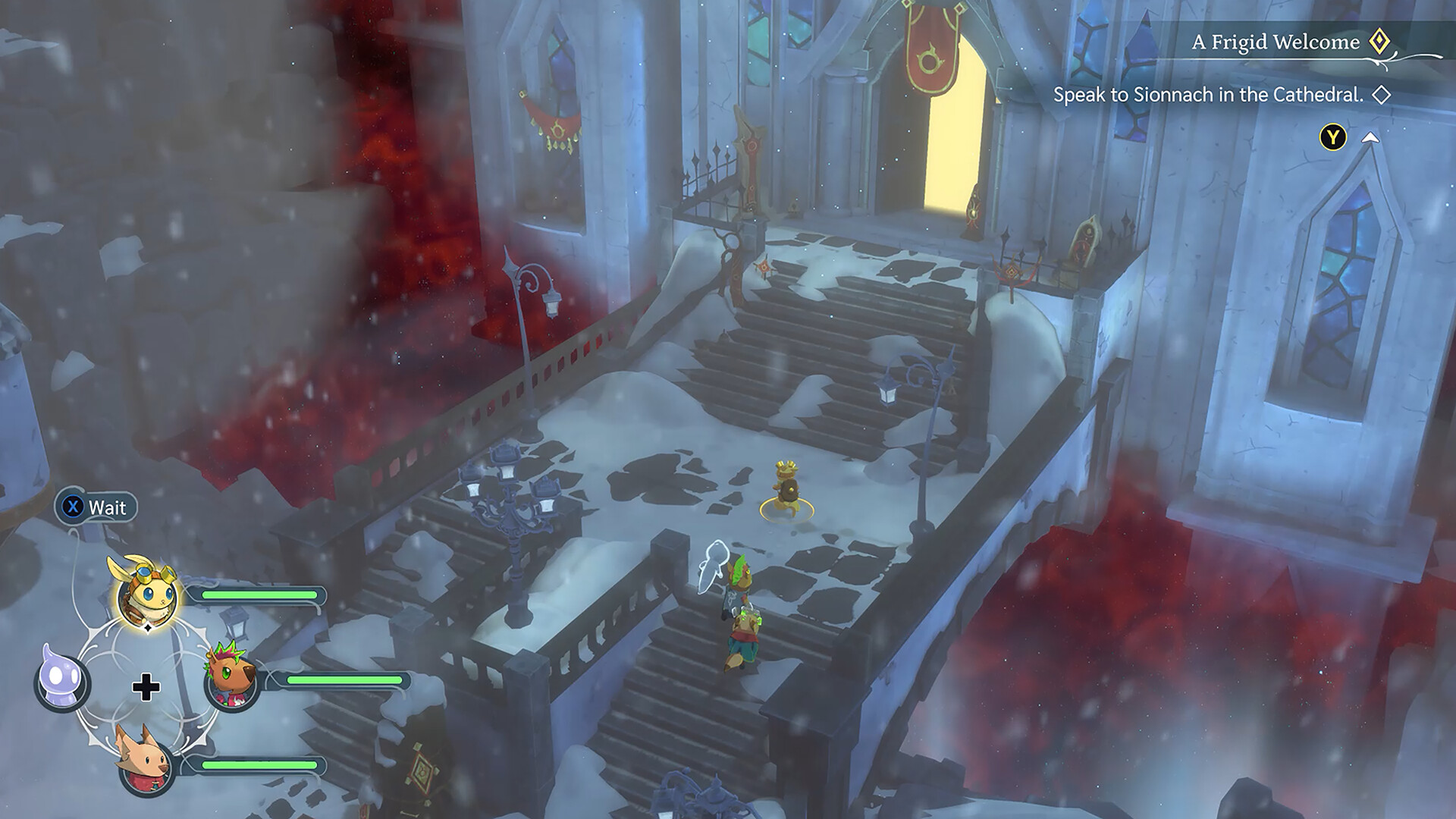Click the Wait party command
Viewport: 1456px width, 819px height.
click(96, 507)
